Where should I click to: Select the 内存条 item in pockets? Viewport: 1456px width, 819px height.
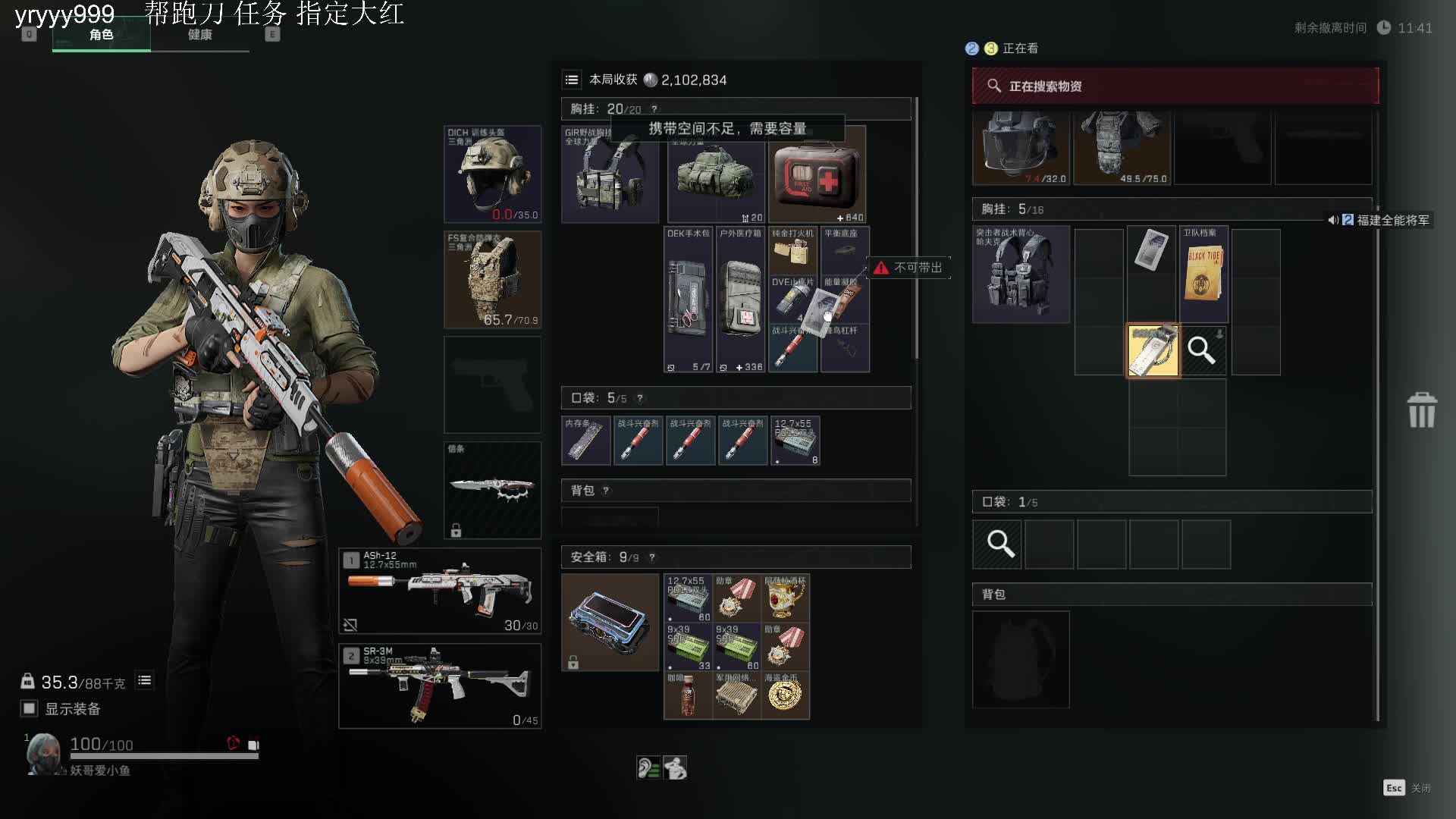585,441
